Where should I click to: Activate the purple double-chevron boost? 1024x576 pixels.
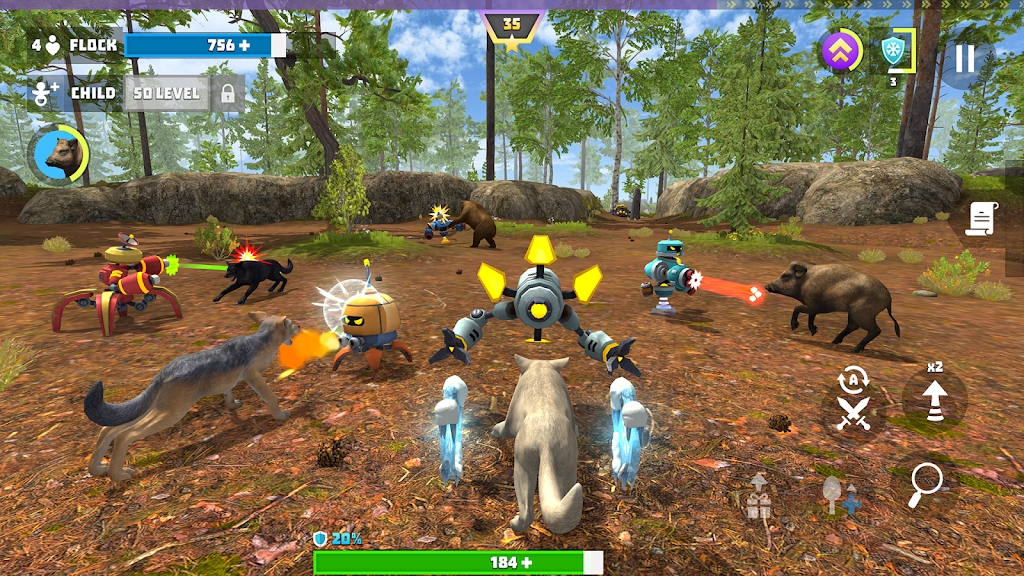click(x=841, y=52)
